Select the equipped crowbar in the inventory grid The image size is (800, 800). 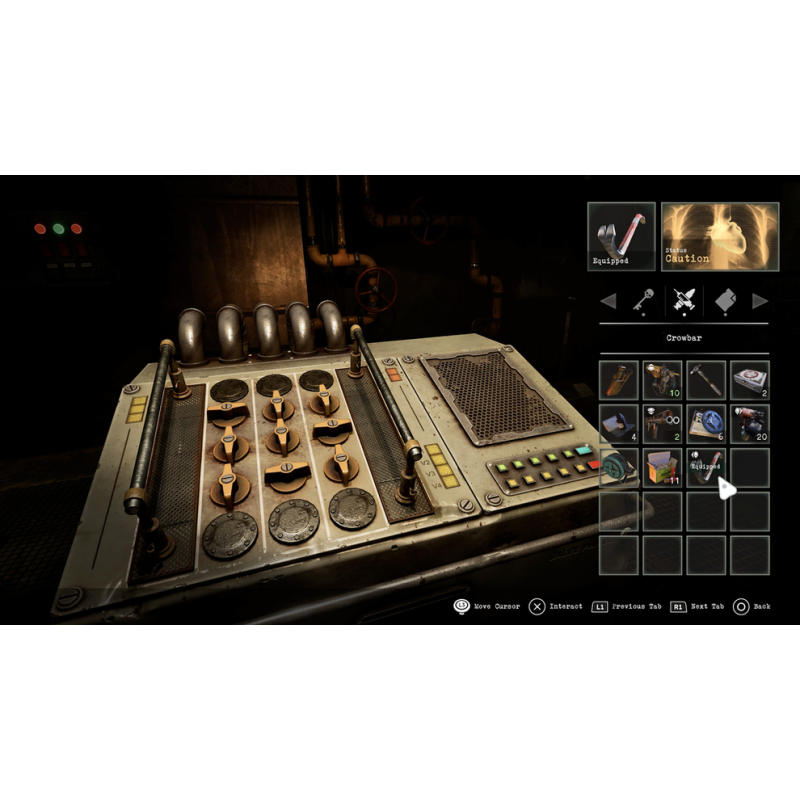(x=706, y=467)
